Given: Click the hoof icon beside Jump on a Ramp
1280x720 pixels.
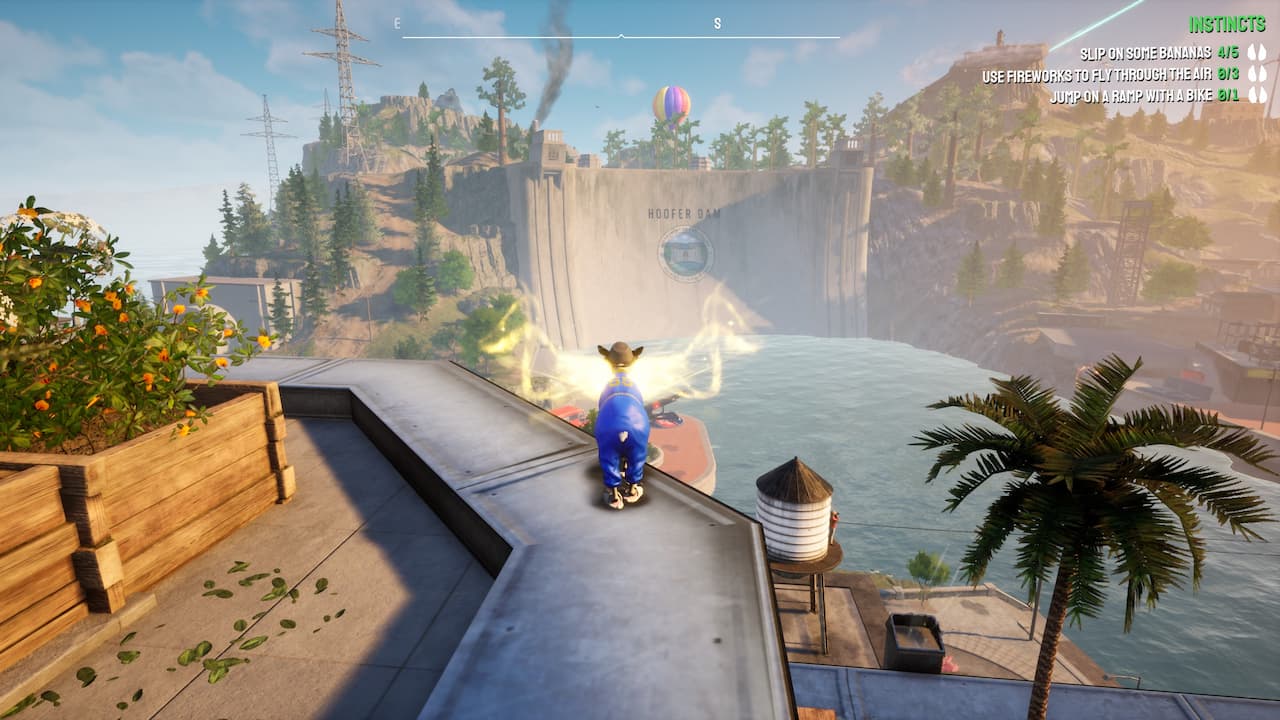Looking at the screenshot, I should click(x=1253, y=97).
